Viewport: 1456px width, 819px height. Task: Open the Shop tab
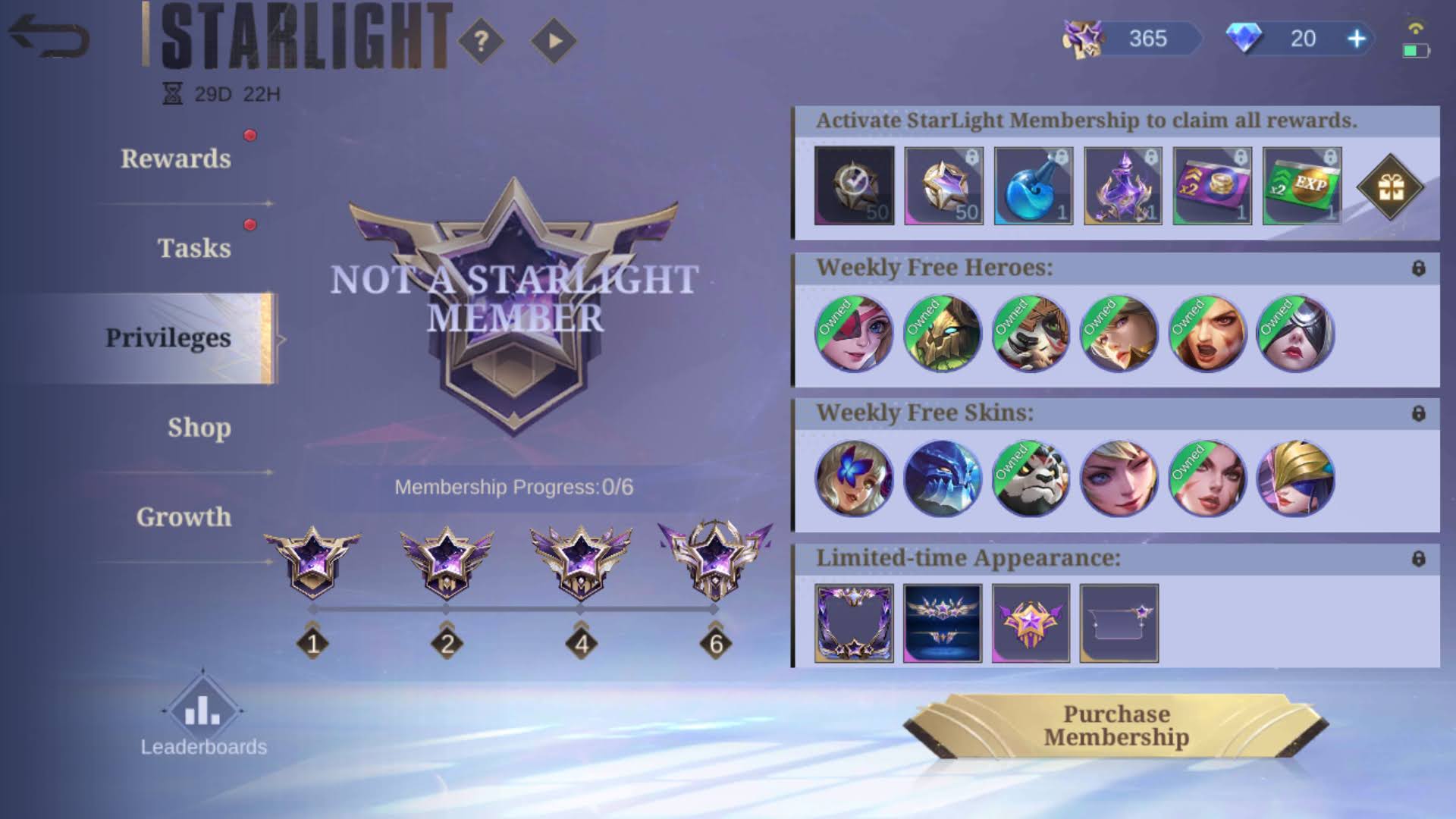199,428
